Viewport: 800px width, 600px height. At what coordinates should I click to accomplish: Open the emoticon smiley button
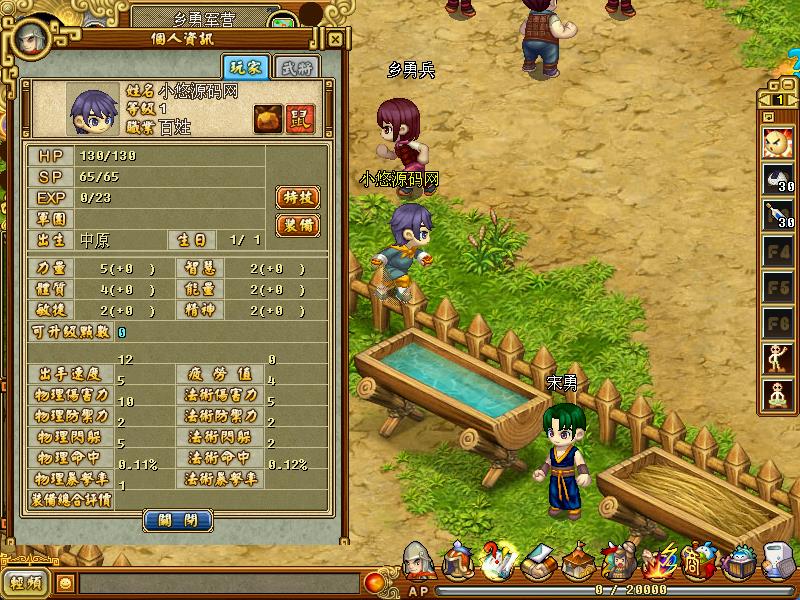click(x=65, y=582)
